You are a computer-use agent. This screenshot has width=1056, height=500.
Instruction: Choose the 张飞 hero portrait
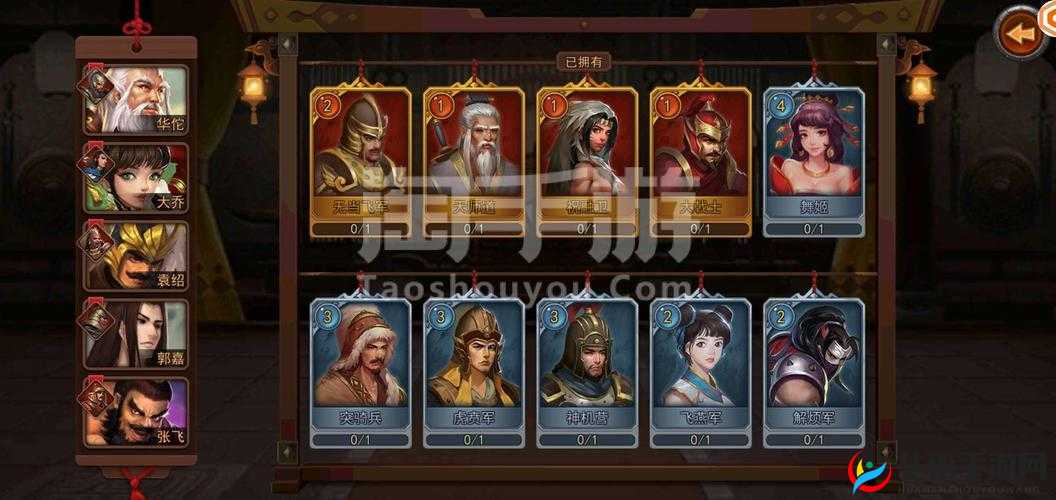coord(136,412)
